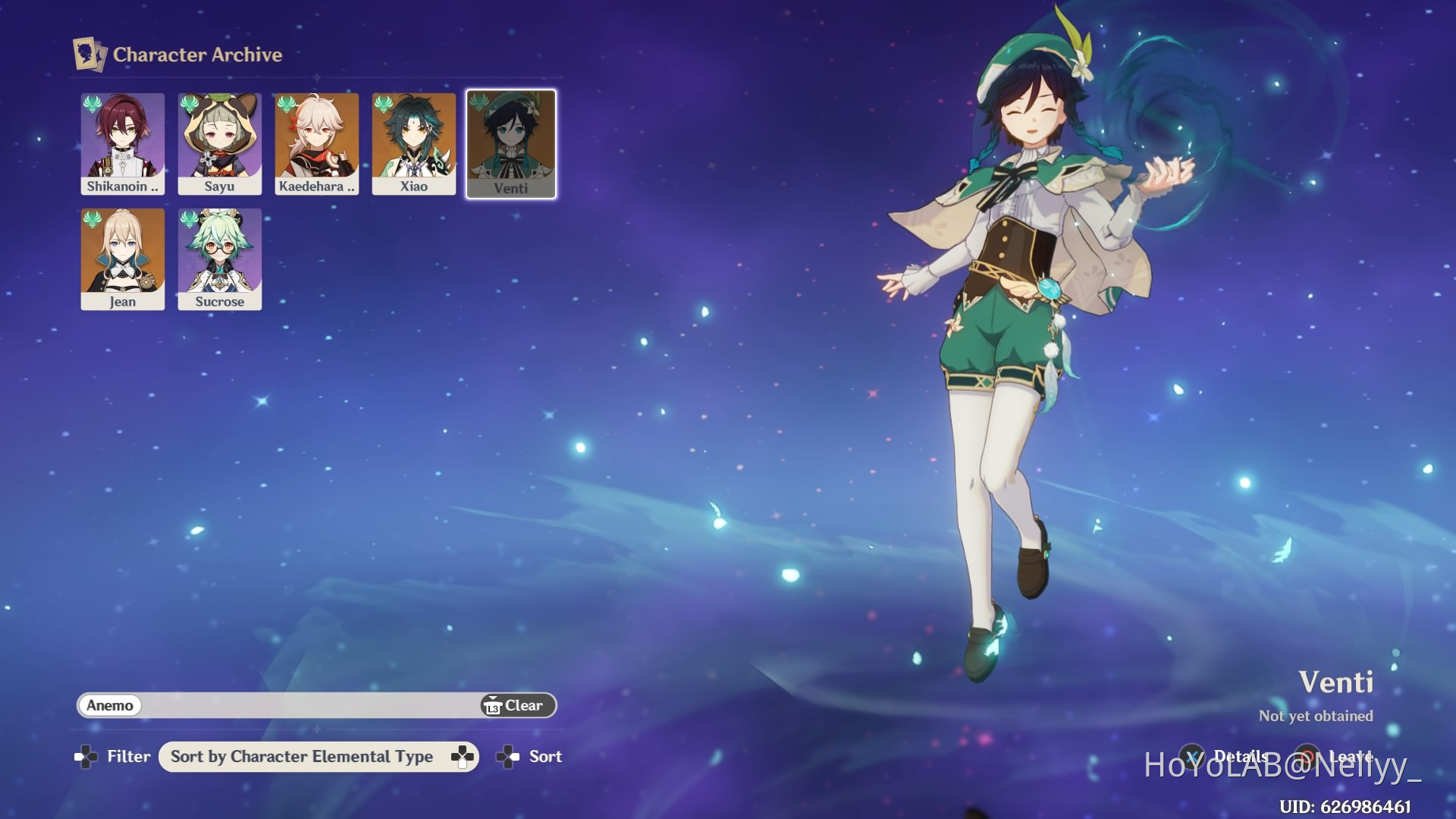
Task: Click the Anemo filter tag
Action: (x=110, y=705)
